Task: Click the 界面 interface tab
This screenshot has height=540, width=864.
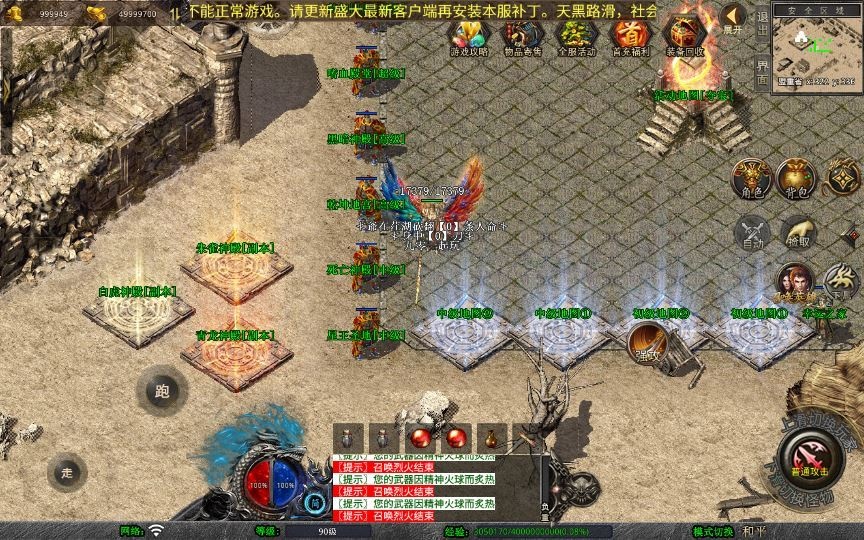Action: pyautogui.click(x=763, y=71)
